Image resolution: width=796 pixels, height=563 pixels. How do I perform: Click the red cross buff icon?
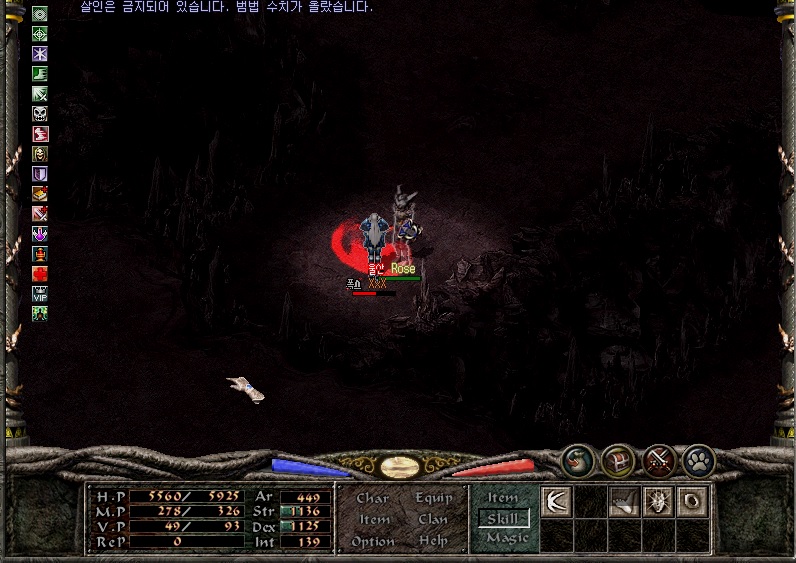tap(40, 273)
